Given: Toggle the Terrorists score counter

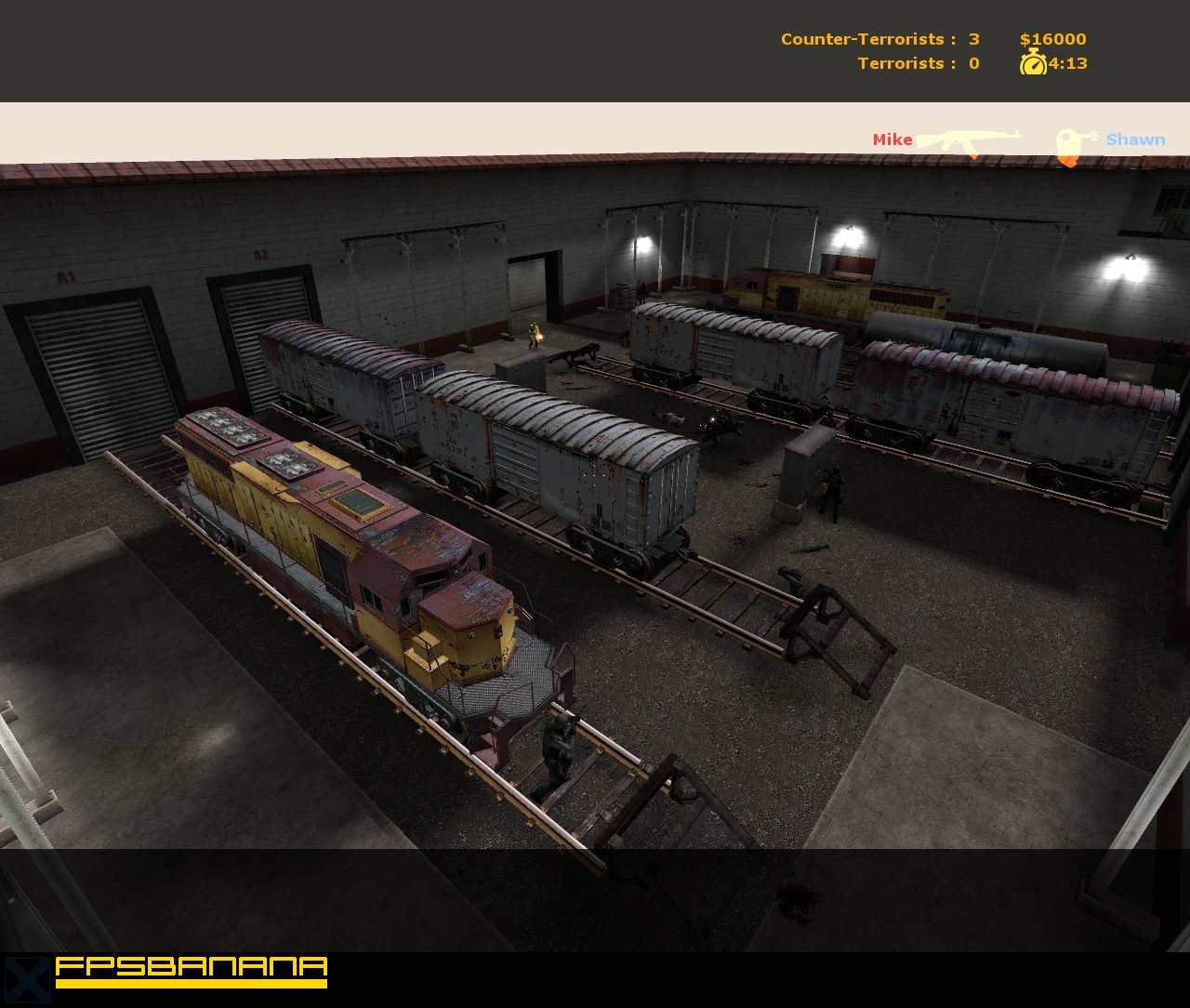Looking at the screenshot, I should [973, 63].
